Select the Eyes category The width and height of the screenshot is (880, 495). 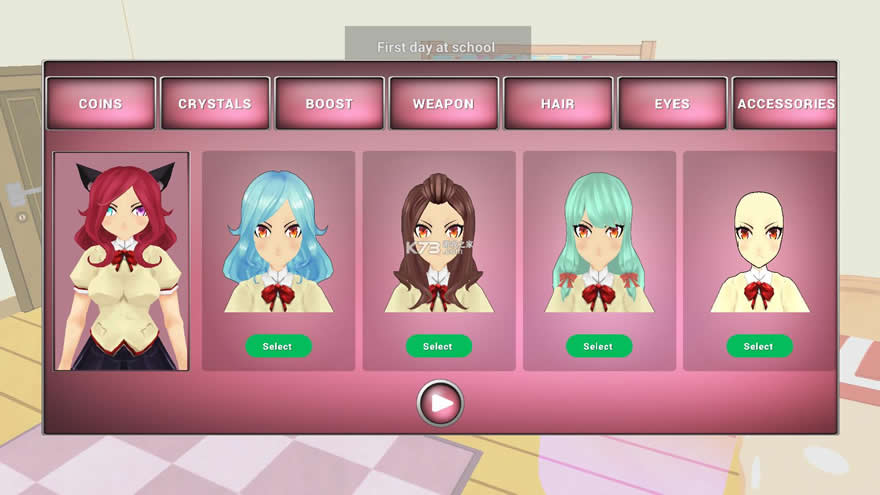click(672, 104)
